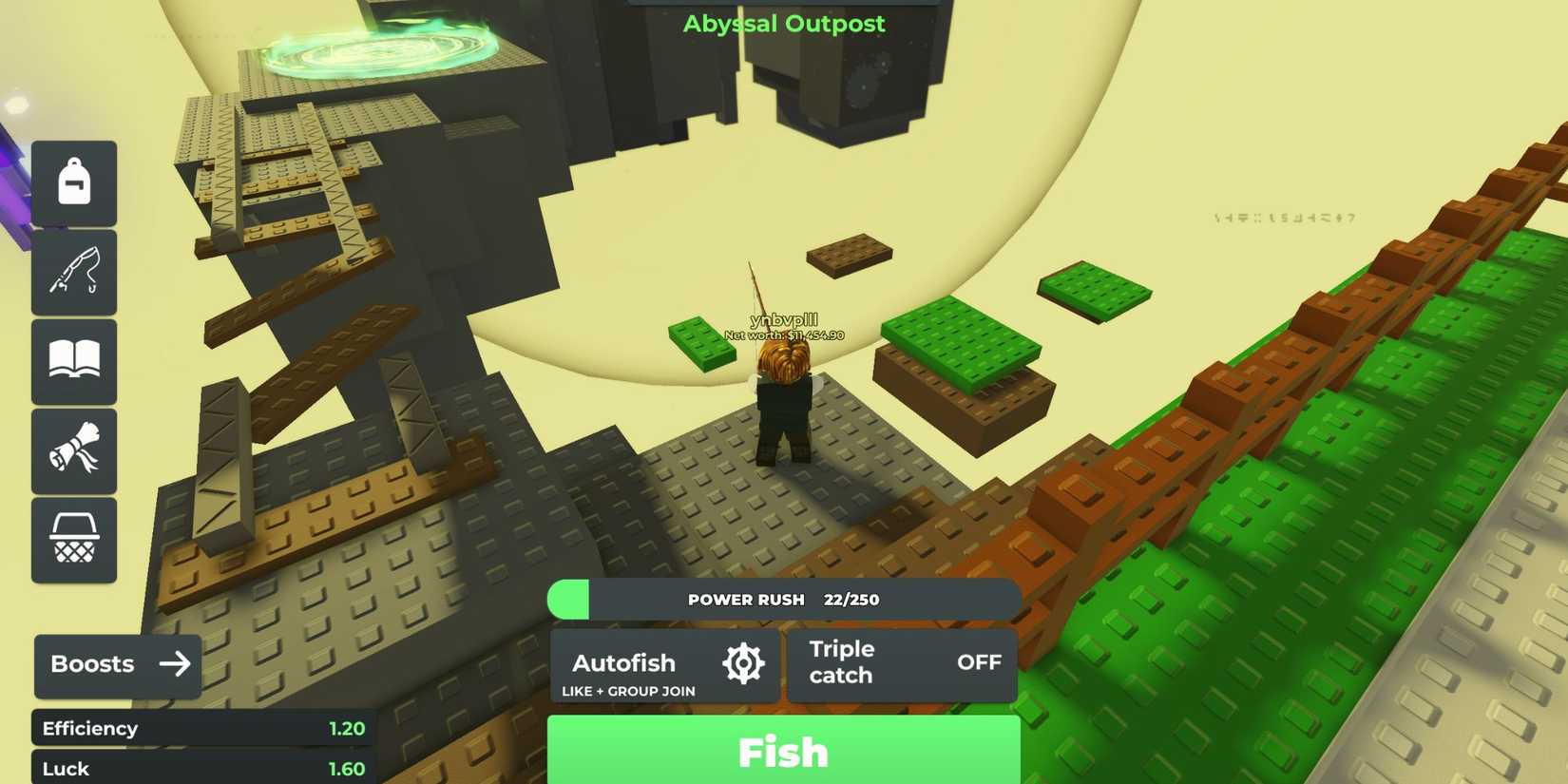Click the arrow inside the Boosts button
The height and width of the screenshot is (784, 1568).
tap(176, 664)
